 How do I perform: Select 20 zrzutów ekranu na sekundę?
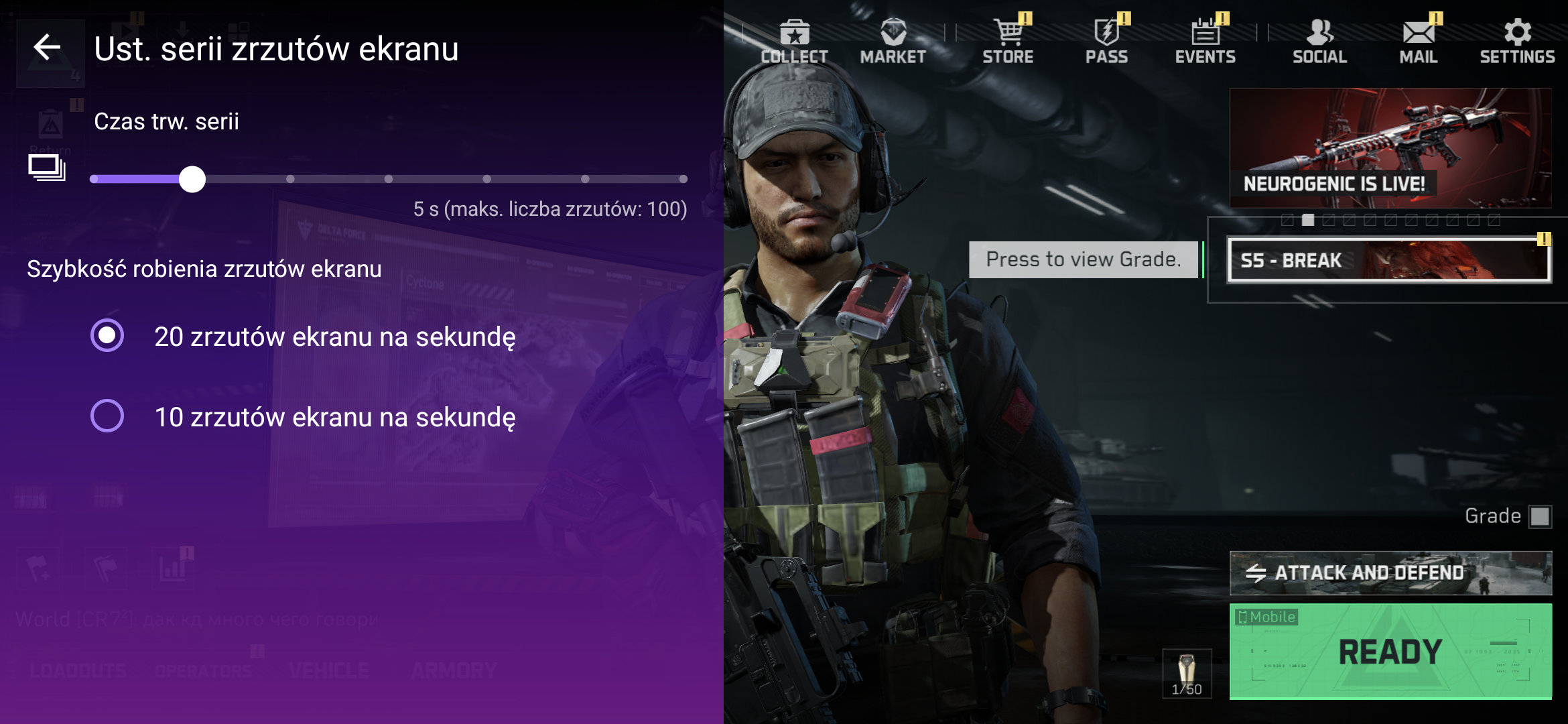click(x=107, y=336)
